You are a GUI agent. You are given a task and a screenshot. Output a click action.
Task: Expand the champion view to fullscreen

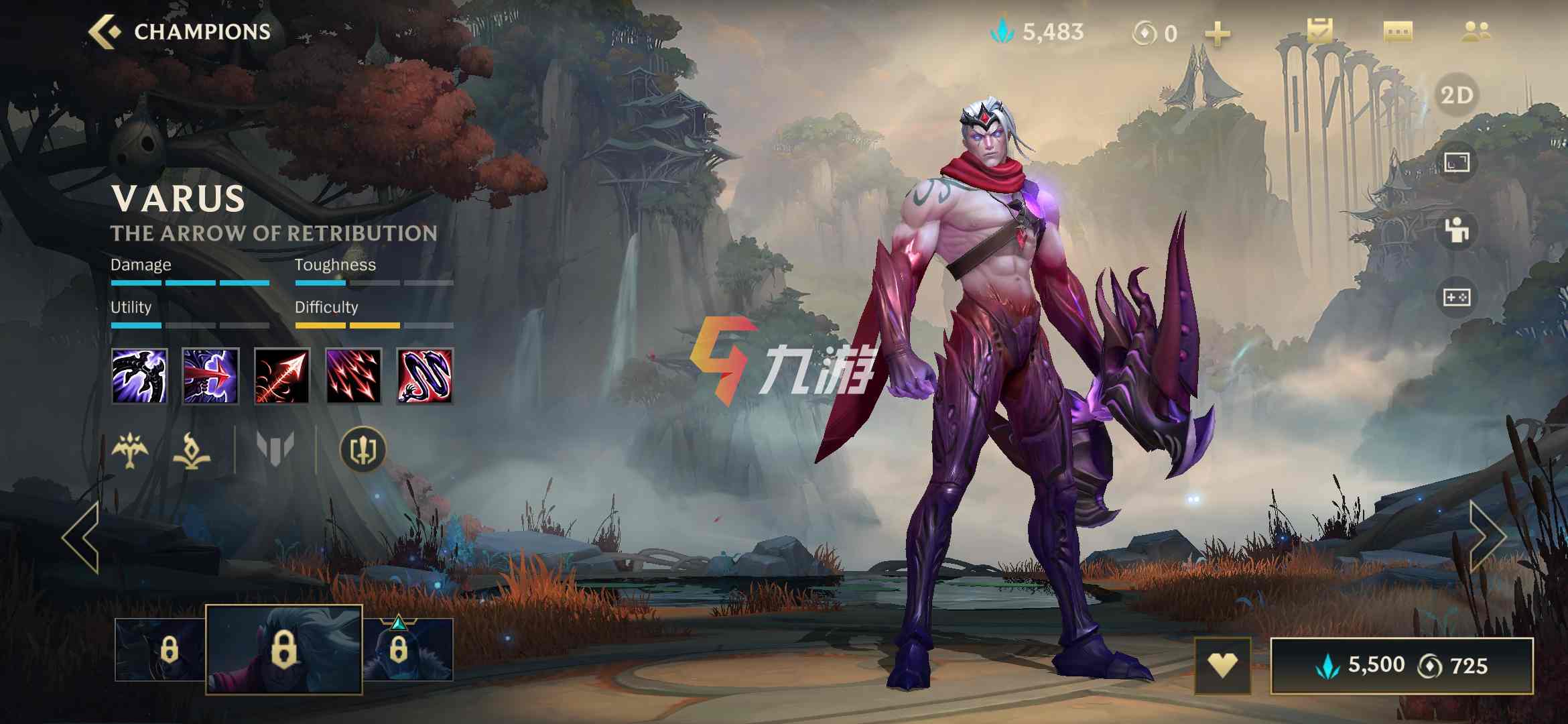[1457, 162]
